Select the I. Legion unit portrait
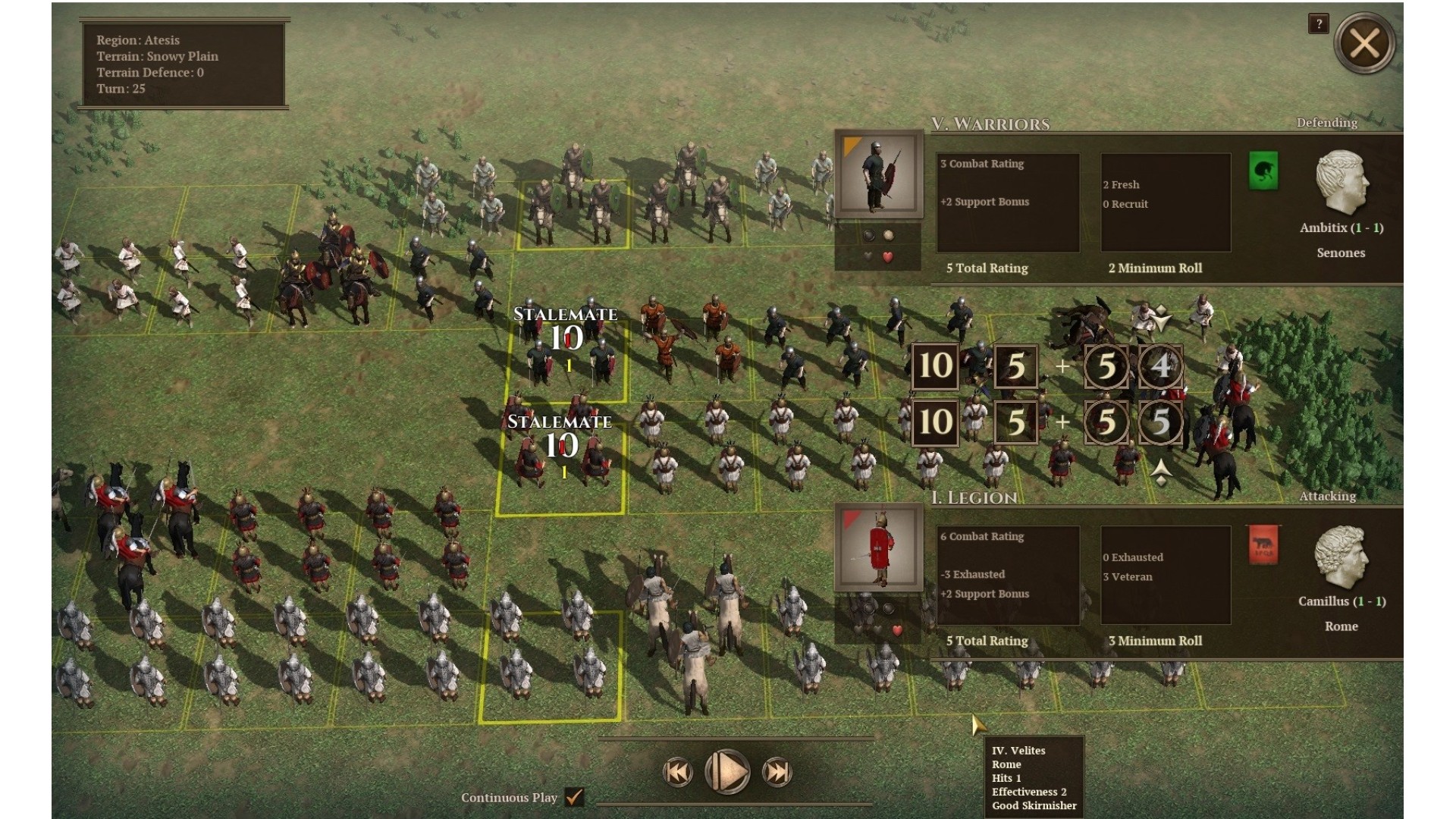This screenshot has width=1456, height=819. 878,548
